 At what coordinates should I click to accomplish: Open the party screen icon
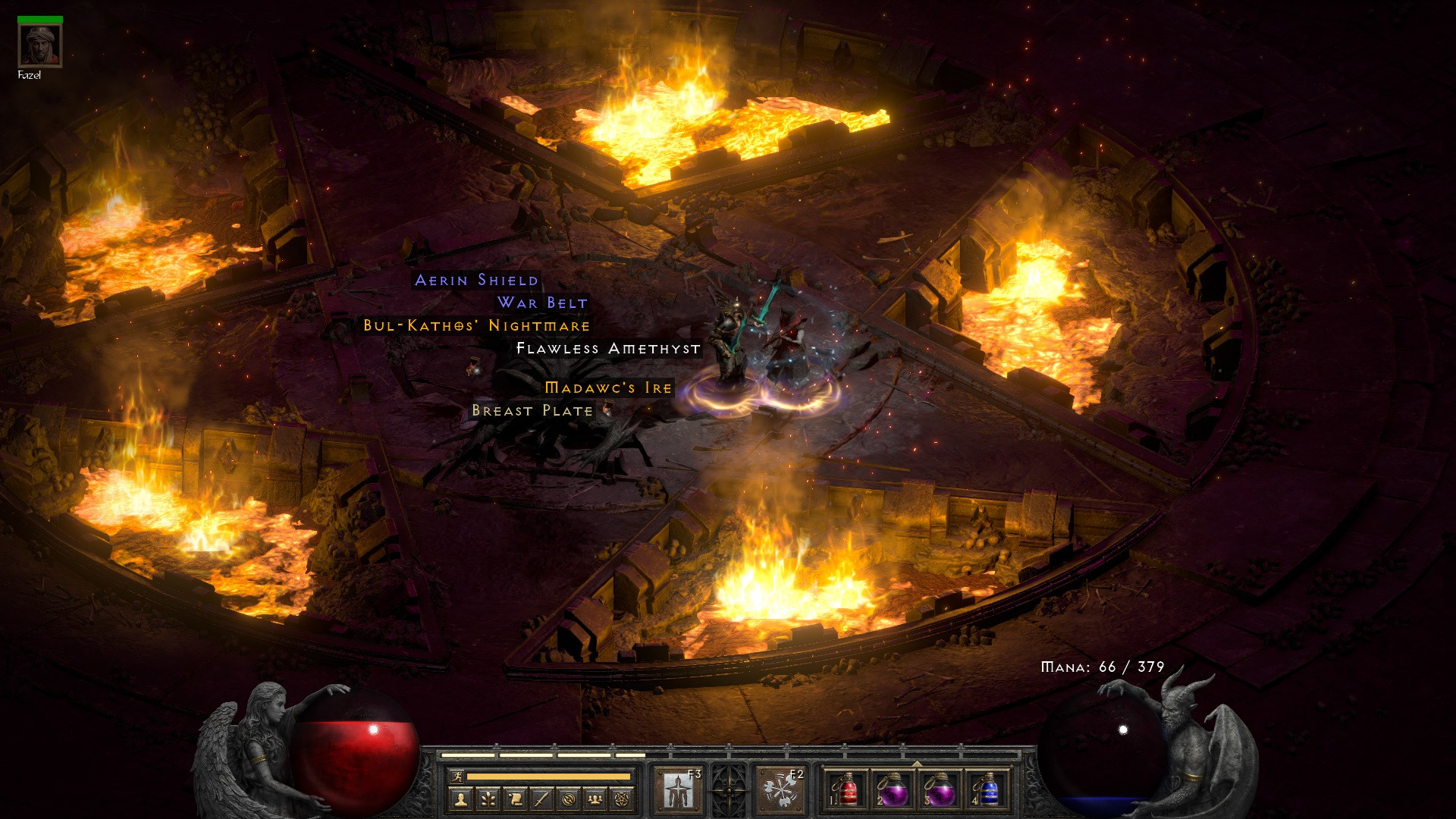tap(595, 800)
